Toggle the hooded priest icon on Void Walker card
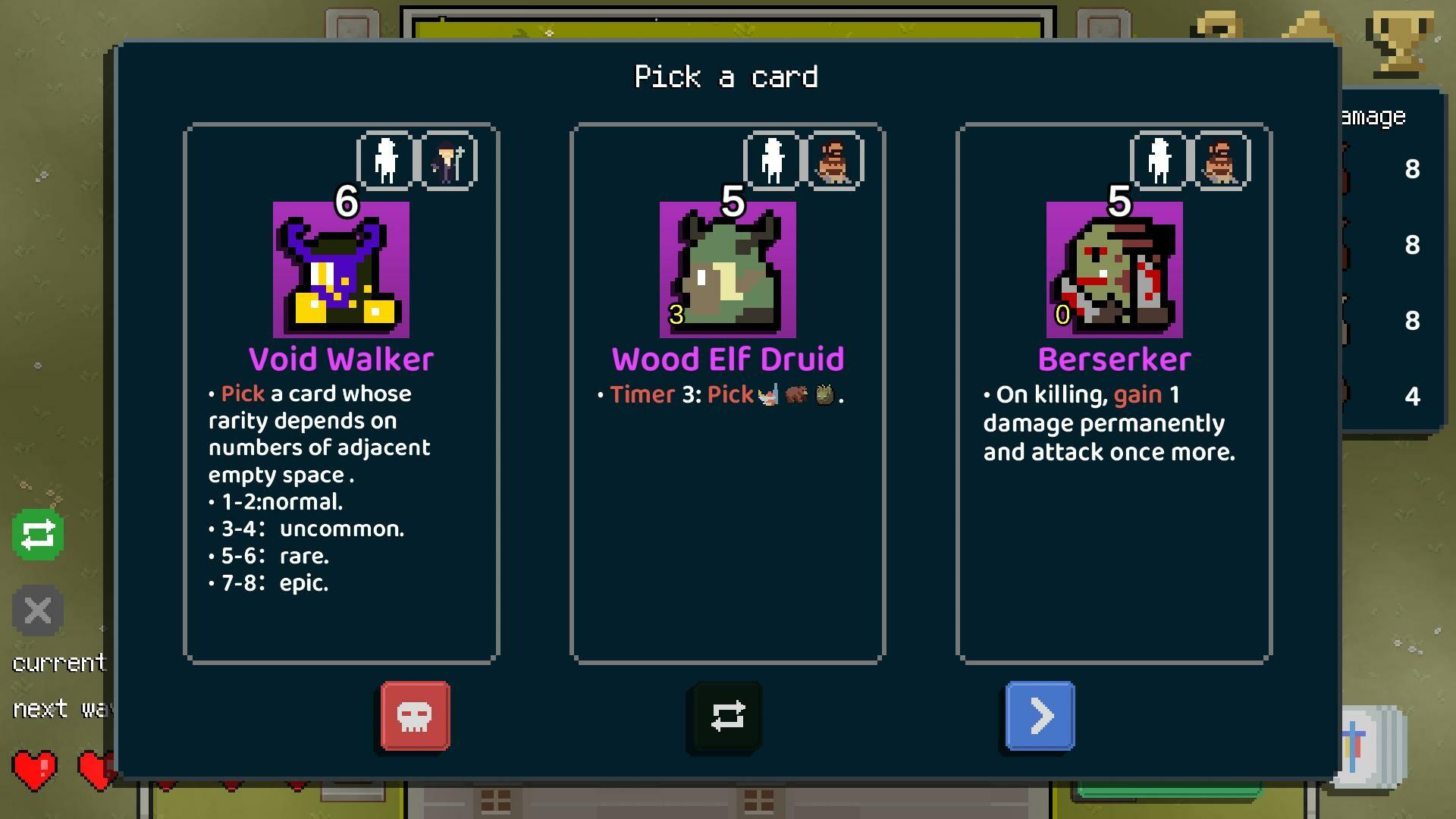Screen dimensions: 1456x819 point(447,158)
